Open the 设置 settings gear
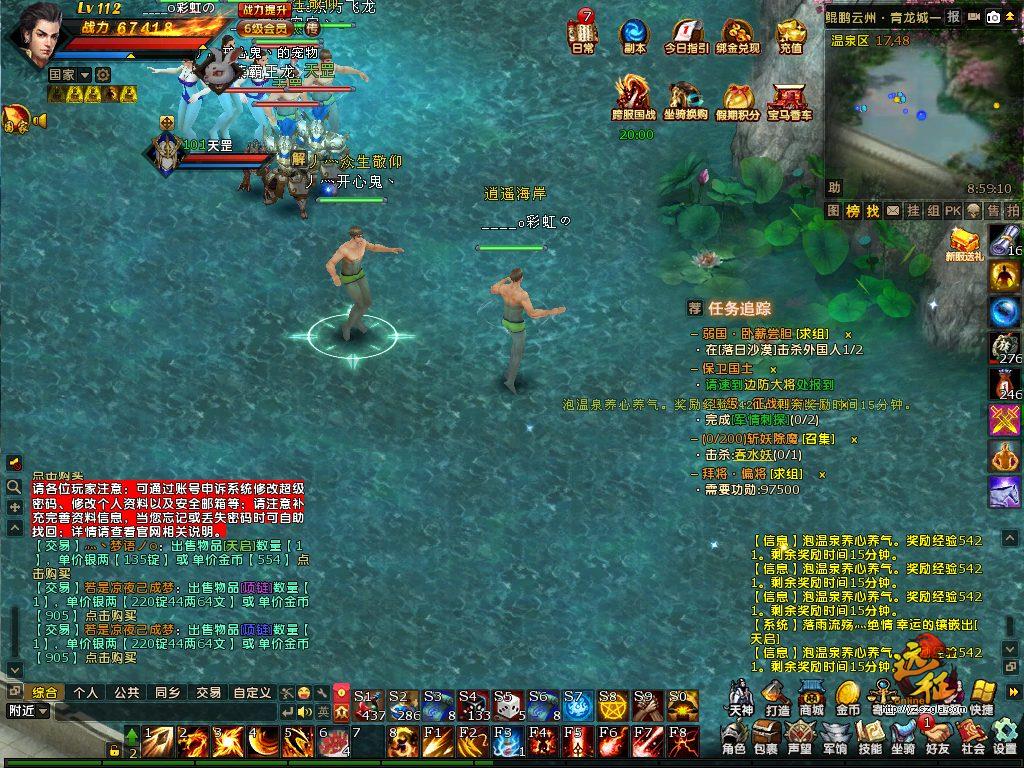 [x=1005, y=738]
